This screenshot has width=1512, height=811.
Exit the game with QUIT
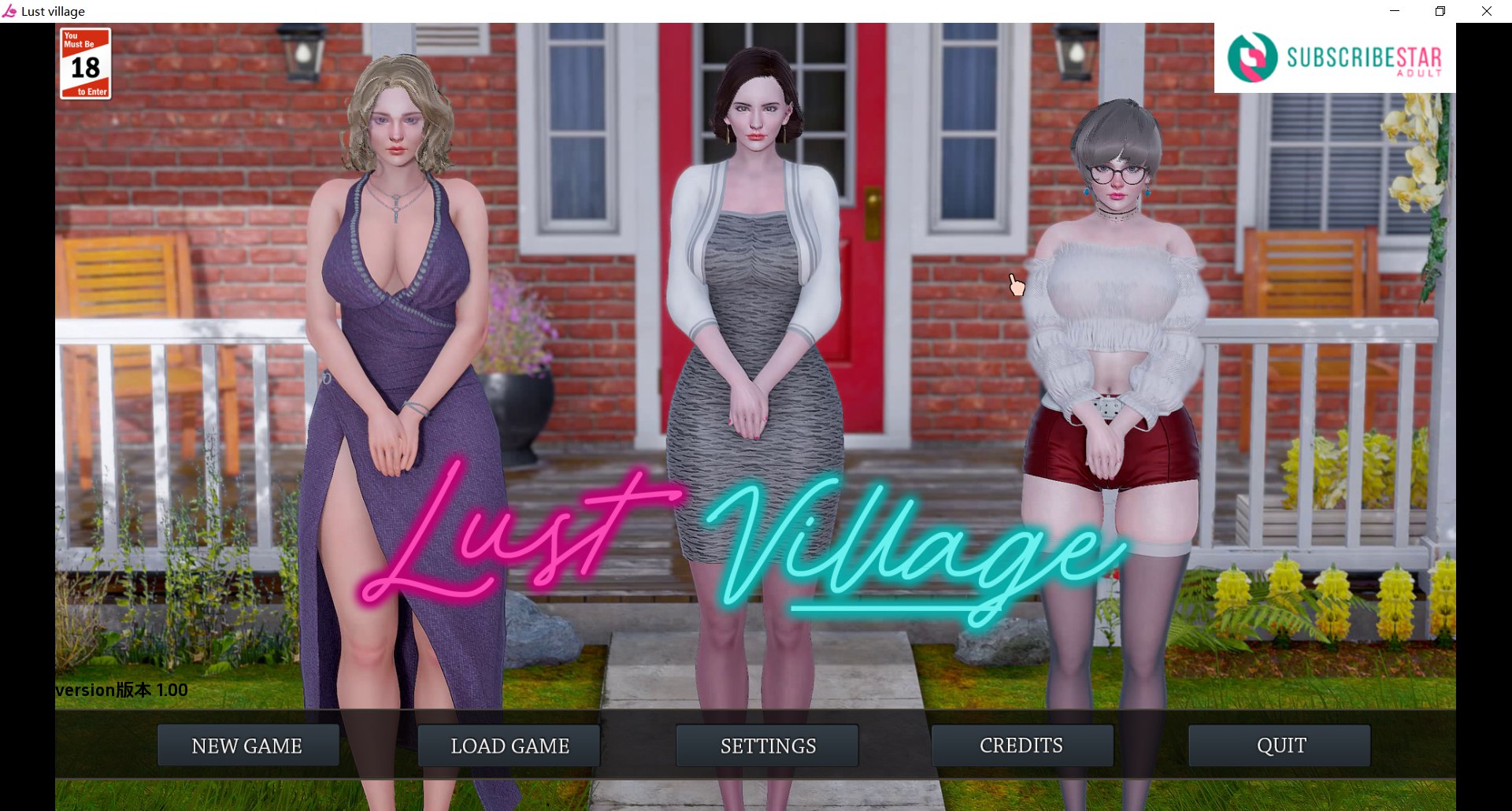pos(1280,745)
